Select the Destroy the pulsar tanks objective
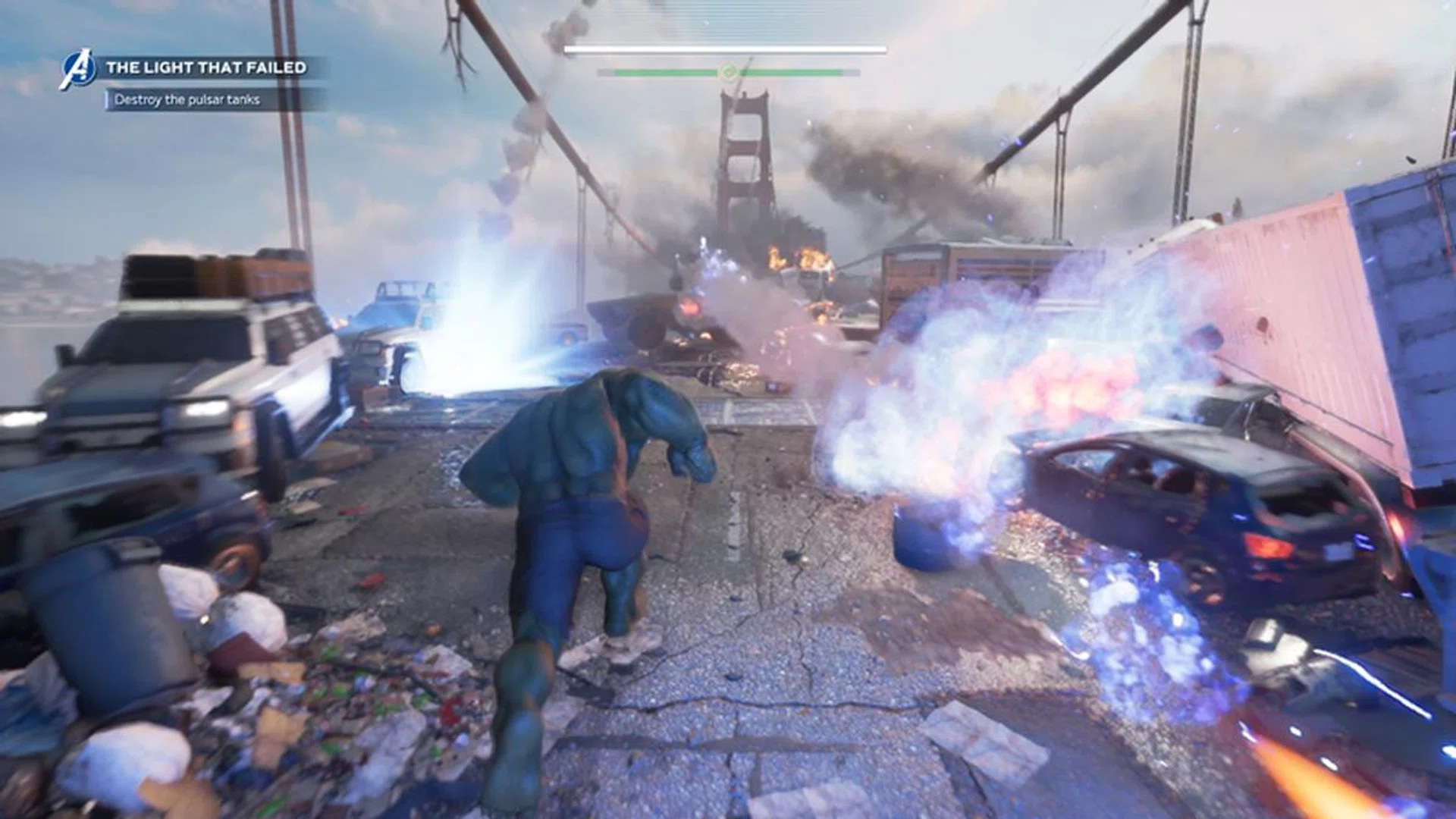The image size is (1456, 819). point(187,100)
